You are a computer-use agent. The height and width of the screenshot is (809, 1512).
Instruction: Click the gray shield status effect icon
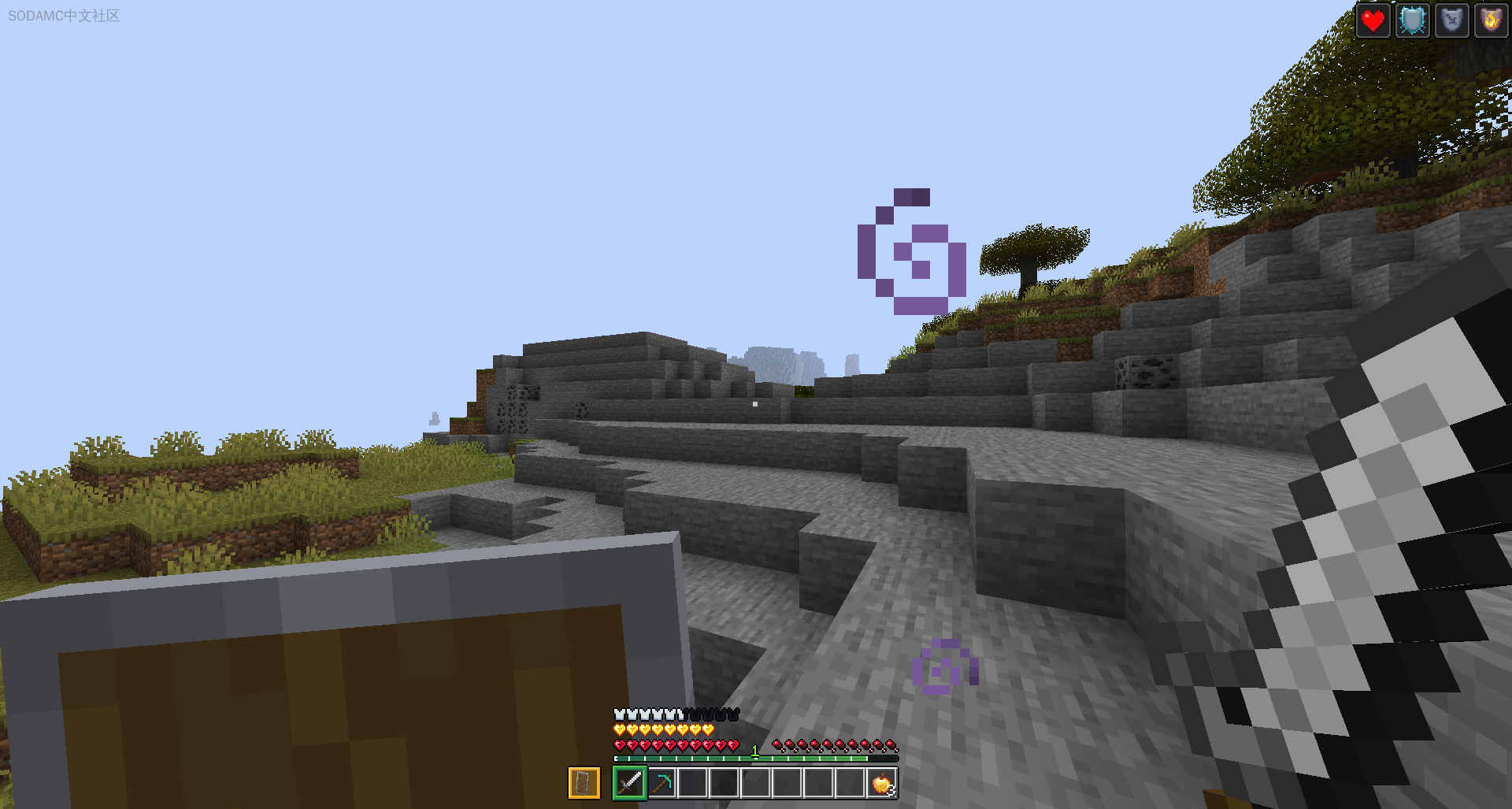coord(1451,20)
